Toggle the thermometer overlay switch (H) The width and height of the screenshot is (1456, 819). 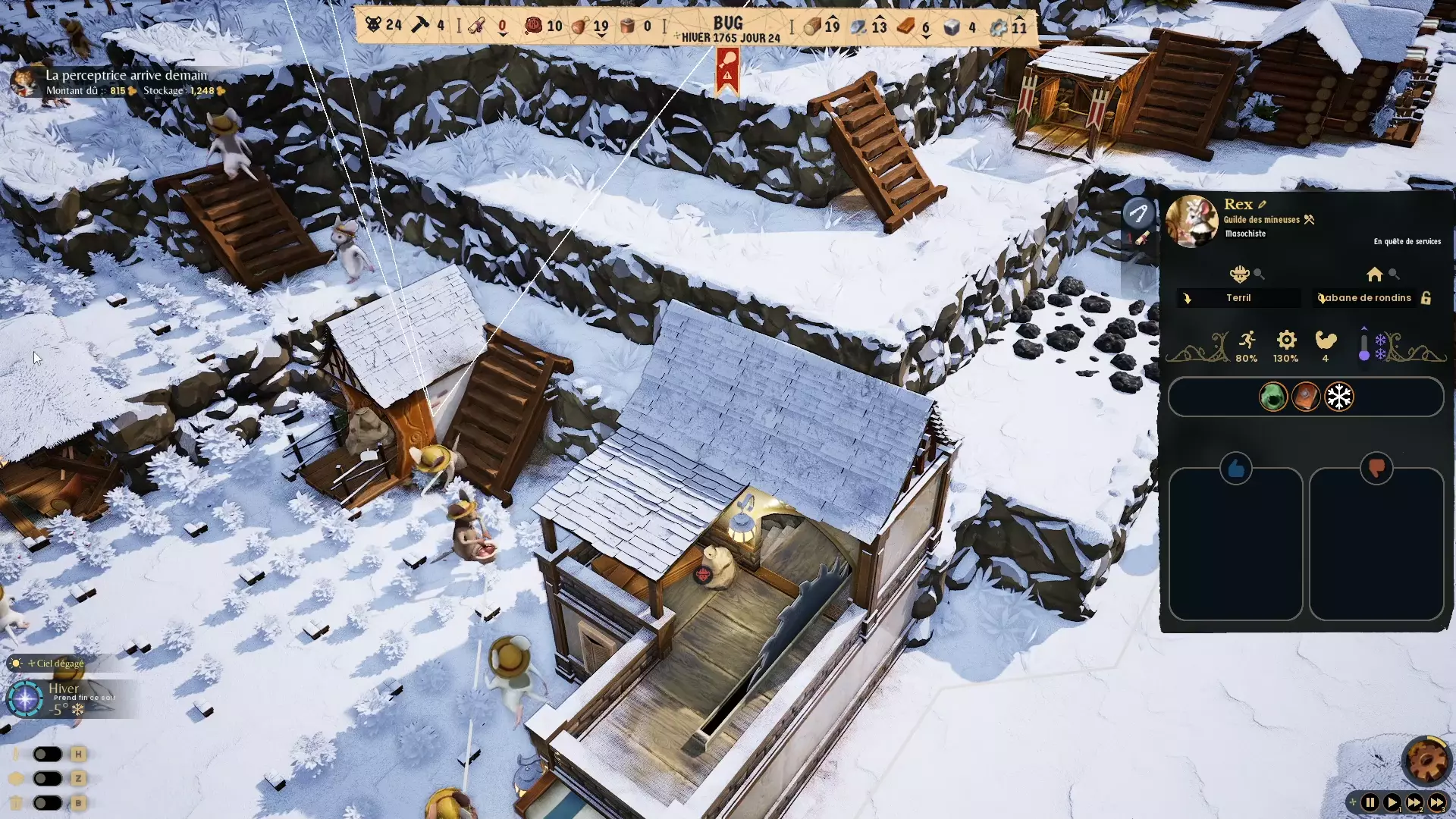point(48,754)
